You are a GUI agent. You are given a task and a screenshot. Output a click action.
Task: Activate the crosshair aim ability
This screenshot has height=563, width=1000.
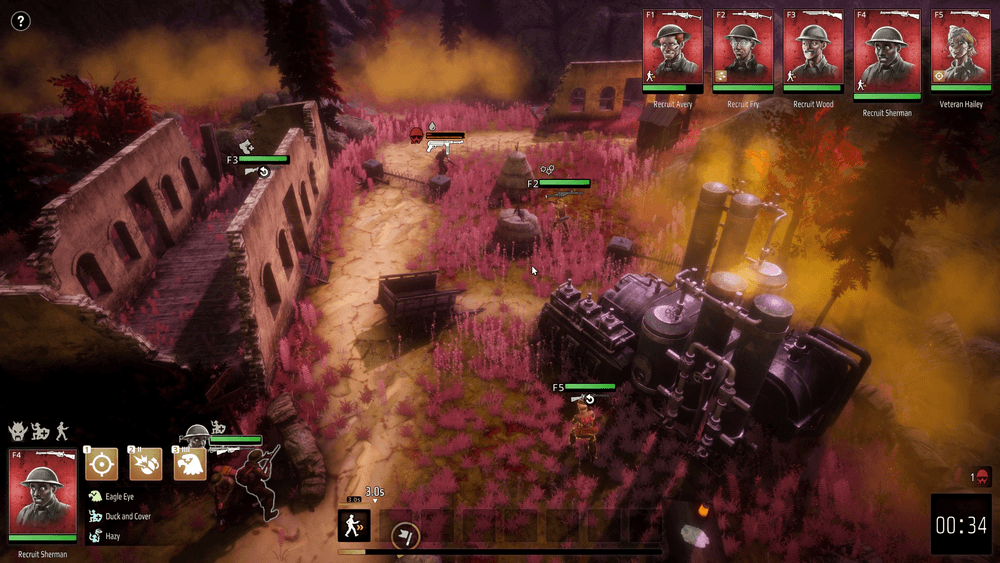pos(101,464)
